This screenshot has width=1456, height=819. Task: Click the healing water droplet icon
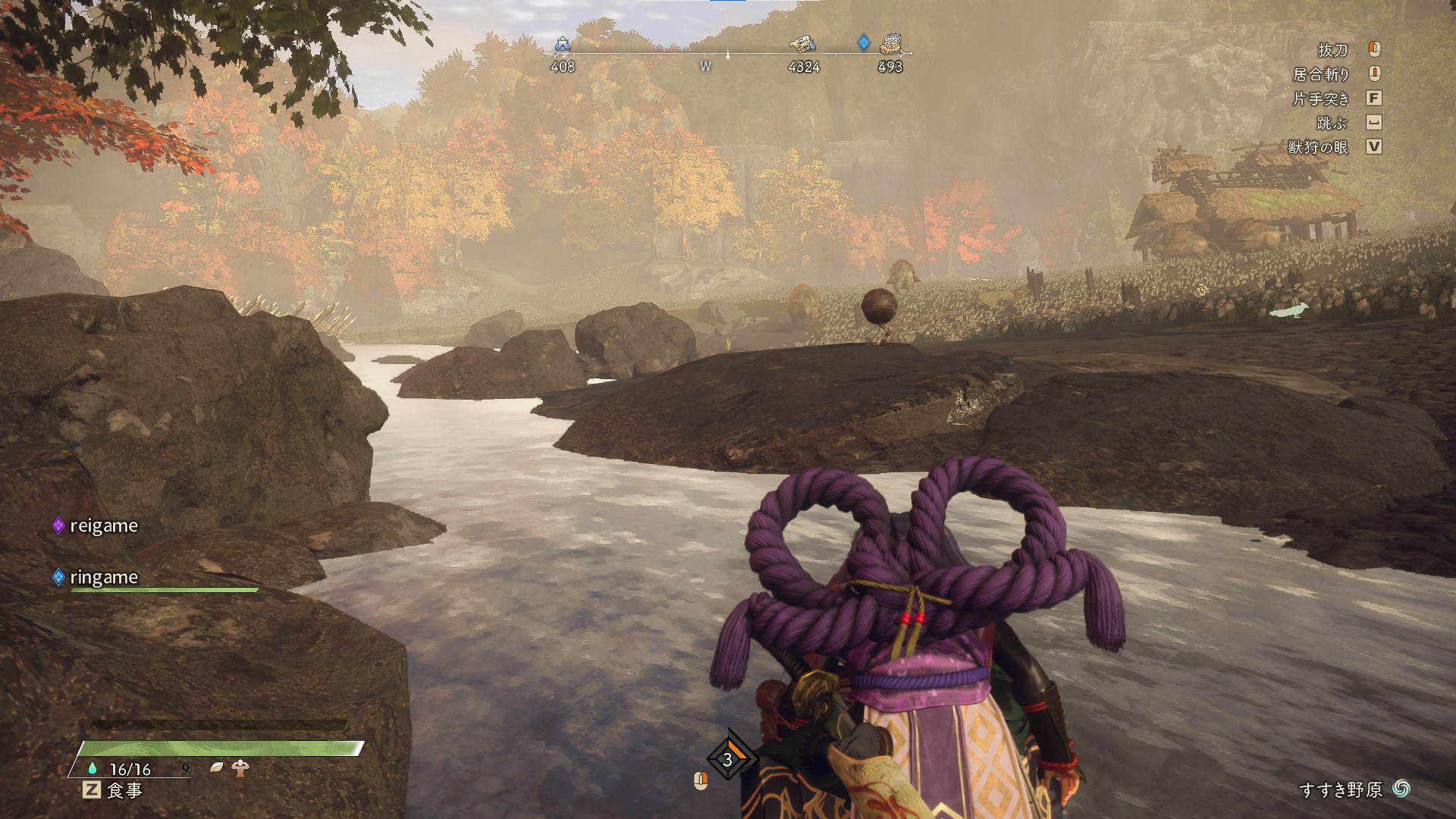pos(93,768)
